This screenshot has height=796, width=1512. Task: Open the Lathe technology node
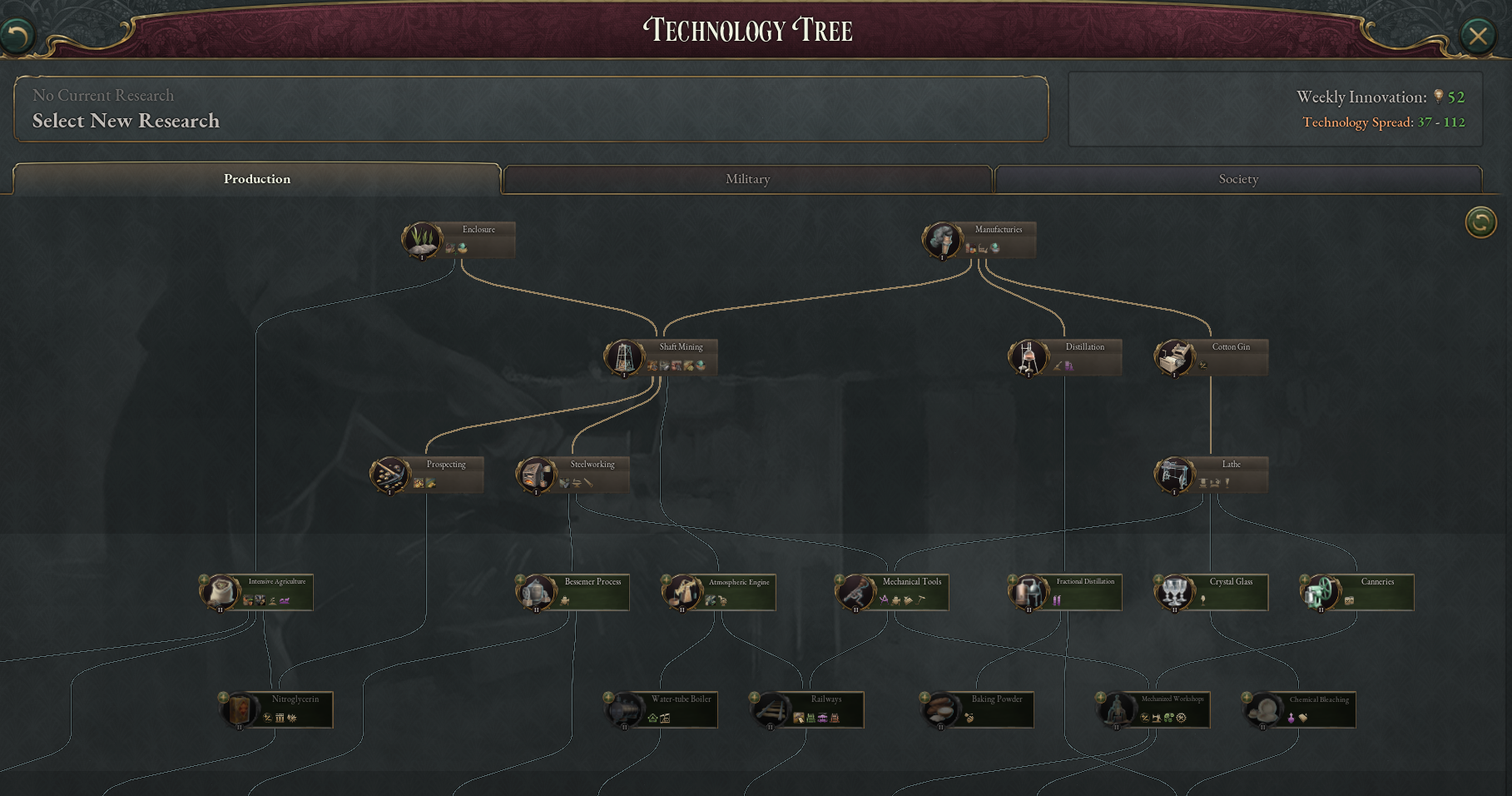1175,475
